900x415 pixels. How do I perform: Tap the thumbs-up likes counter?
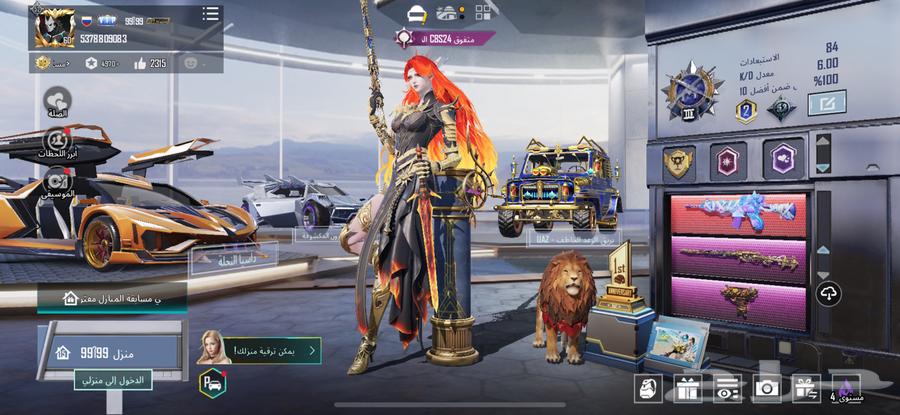pos(149,63)
